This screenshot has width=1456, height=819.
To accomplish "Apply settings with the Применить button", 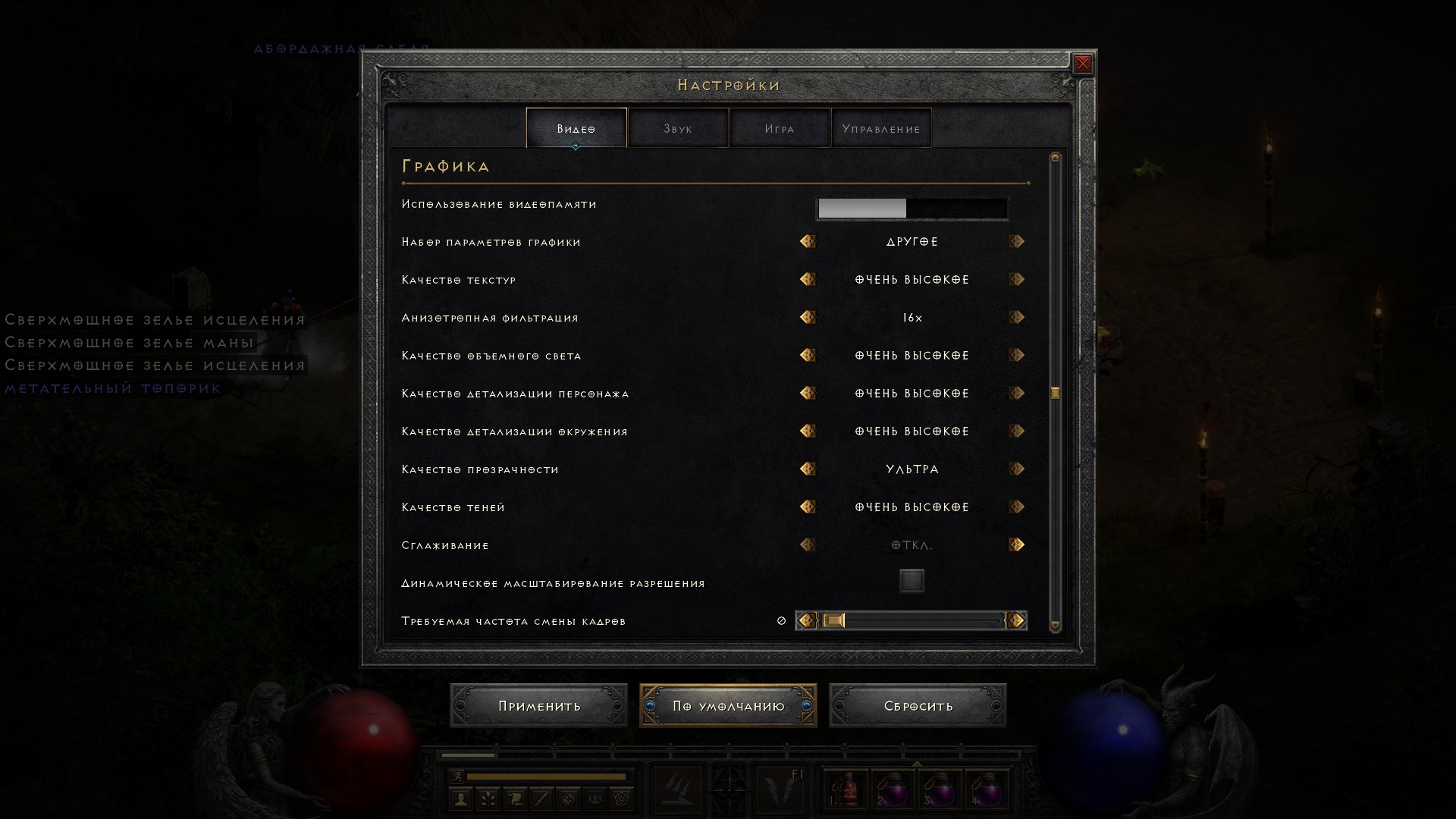I will [x=538, y=705].
